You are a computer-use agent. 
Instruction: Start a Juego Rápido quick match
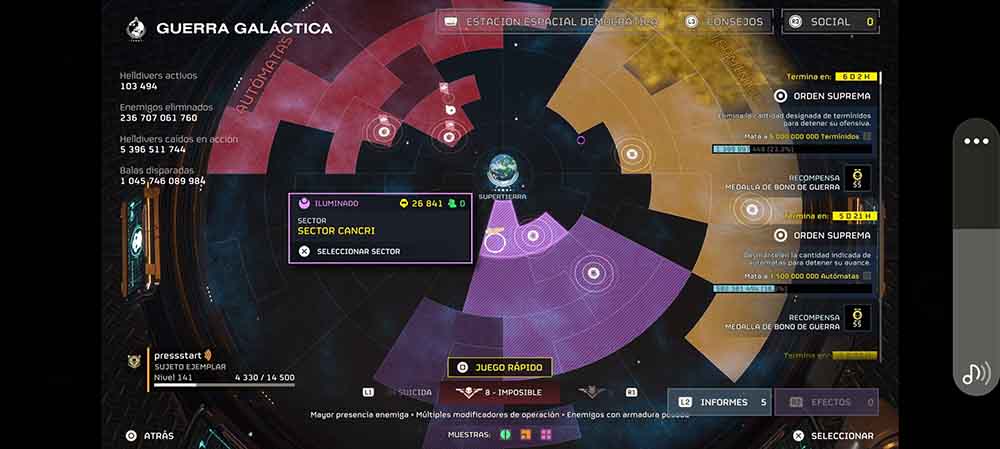pos(500,367)
